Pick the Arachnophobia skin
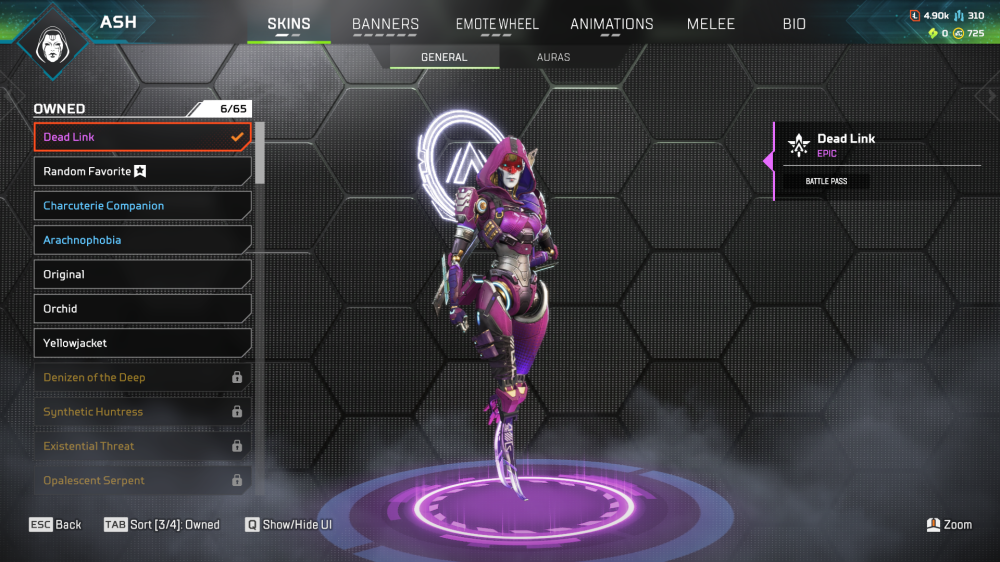This screenshot has width=1000, height=562. coord(142,240)
